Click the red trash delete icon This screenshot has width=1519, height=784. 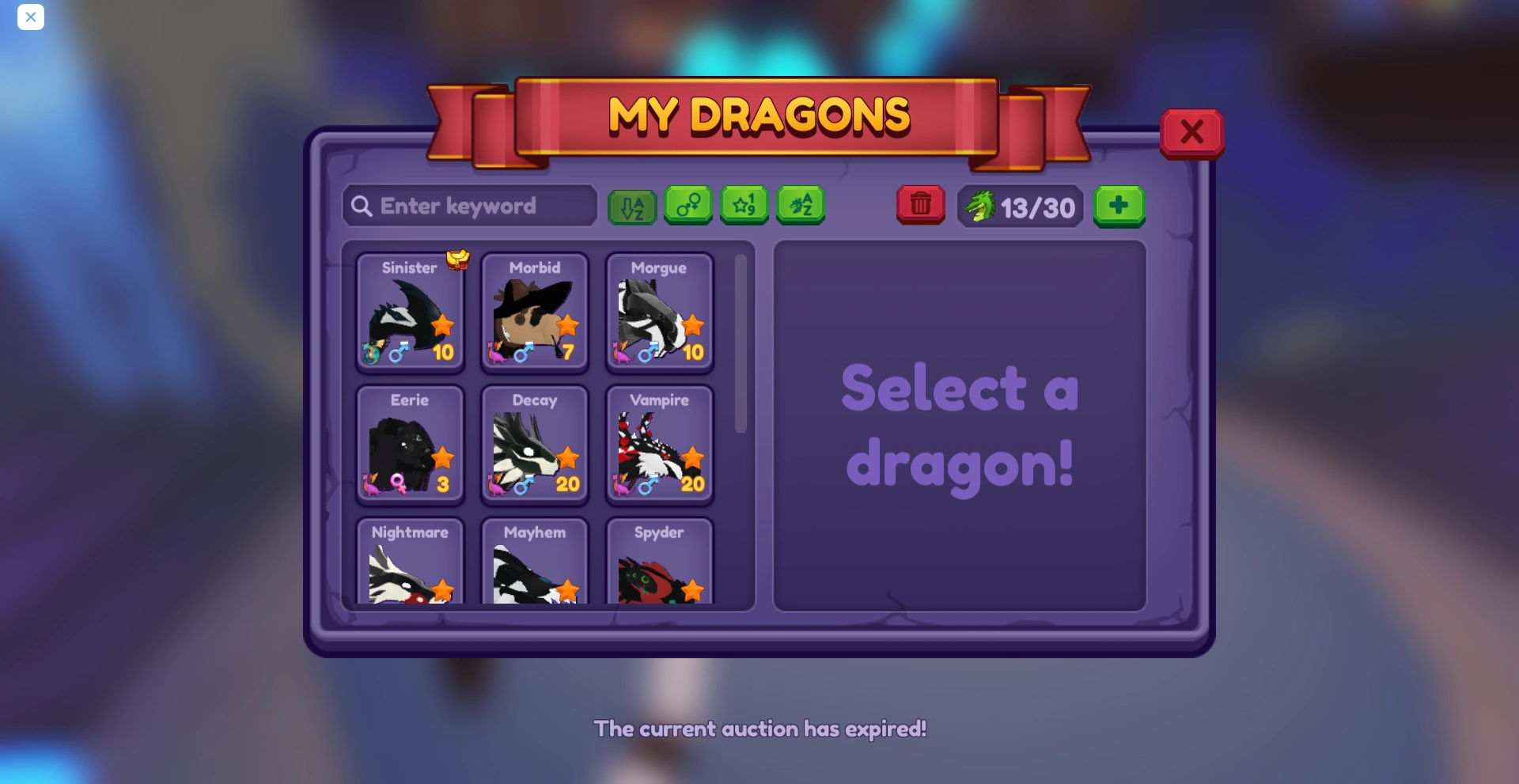[x=920, y=206]
